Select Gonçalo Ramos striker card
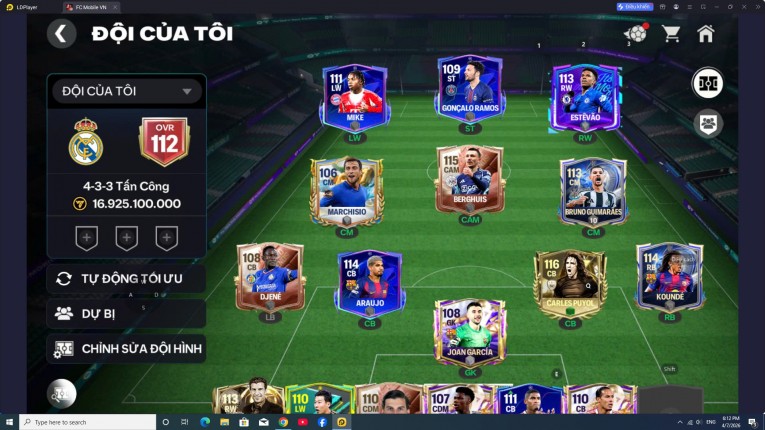 (x=469, y=90)
